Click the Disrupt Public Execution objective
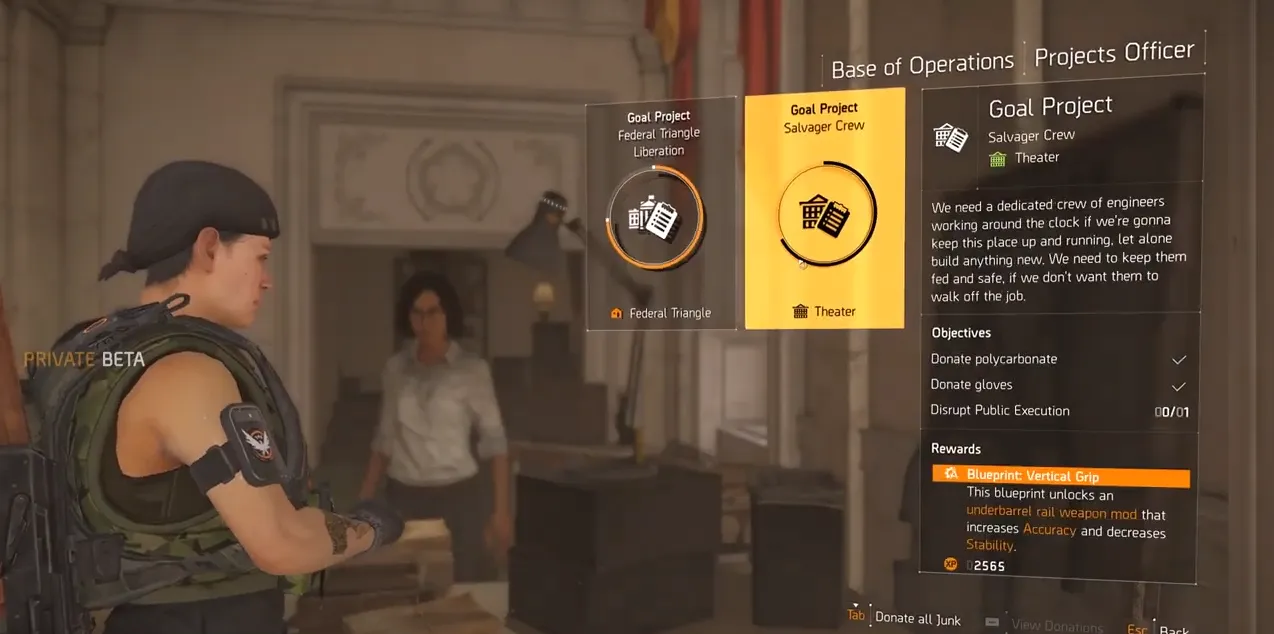The width and height of the screenshot is (1274, 634). click(1058, 411)
